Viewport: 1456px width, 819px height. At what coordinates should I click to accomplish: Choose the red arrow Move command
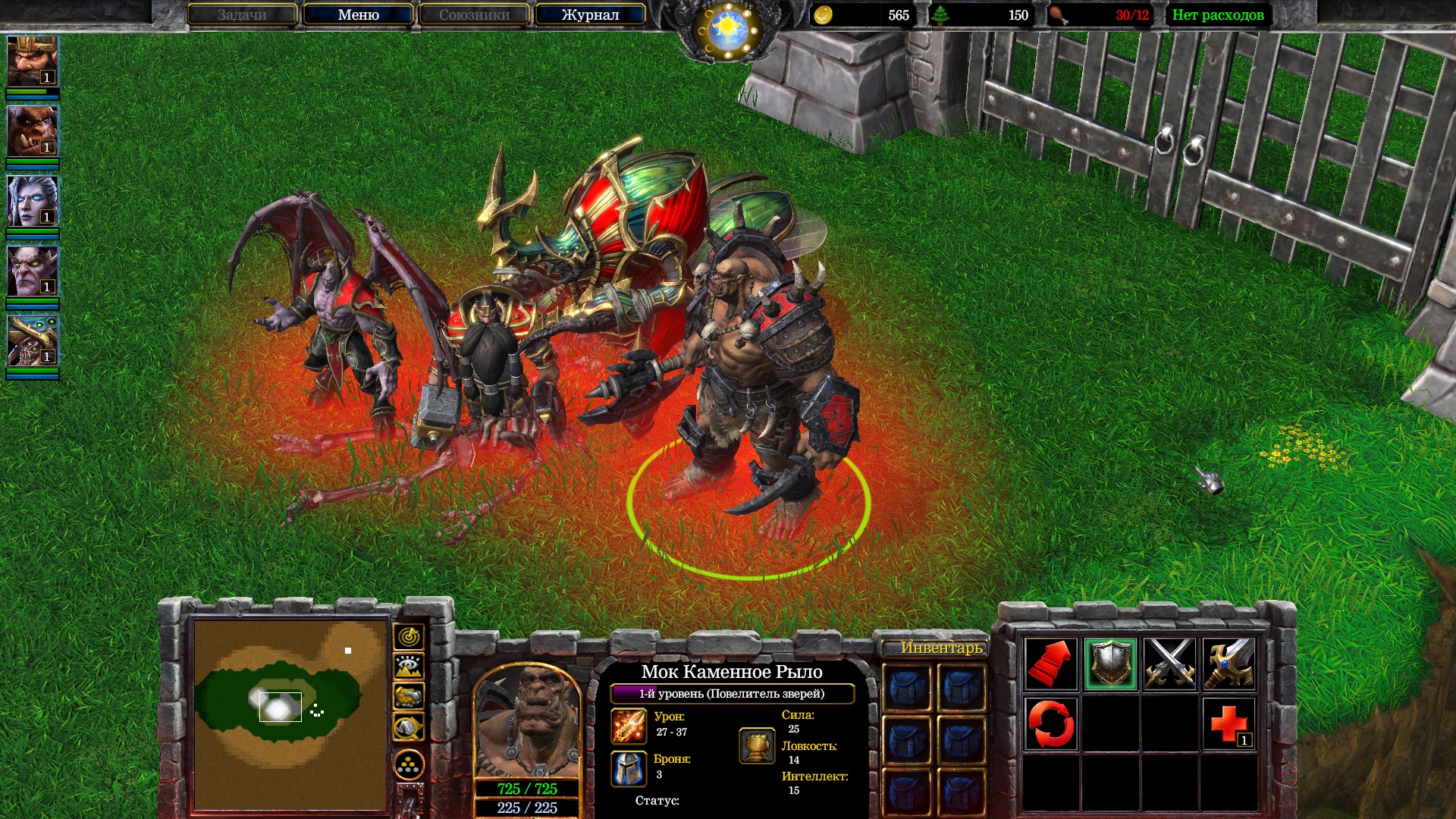(x=1050, y=664)
